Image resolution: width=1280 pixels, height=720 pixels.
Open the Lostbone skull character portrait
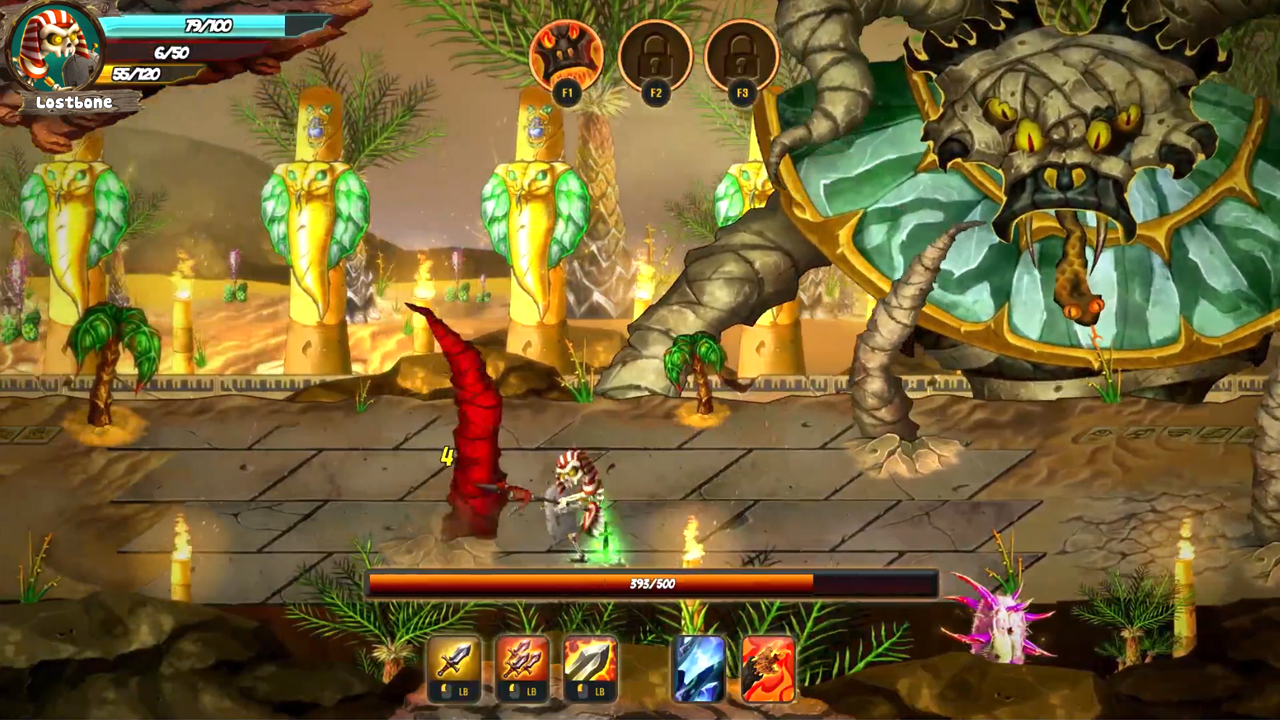tap(56, 45)
